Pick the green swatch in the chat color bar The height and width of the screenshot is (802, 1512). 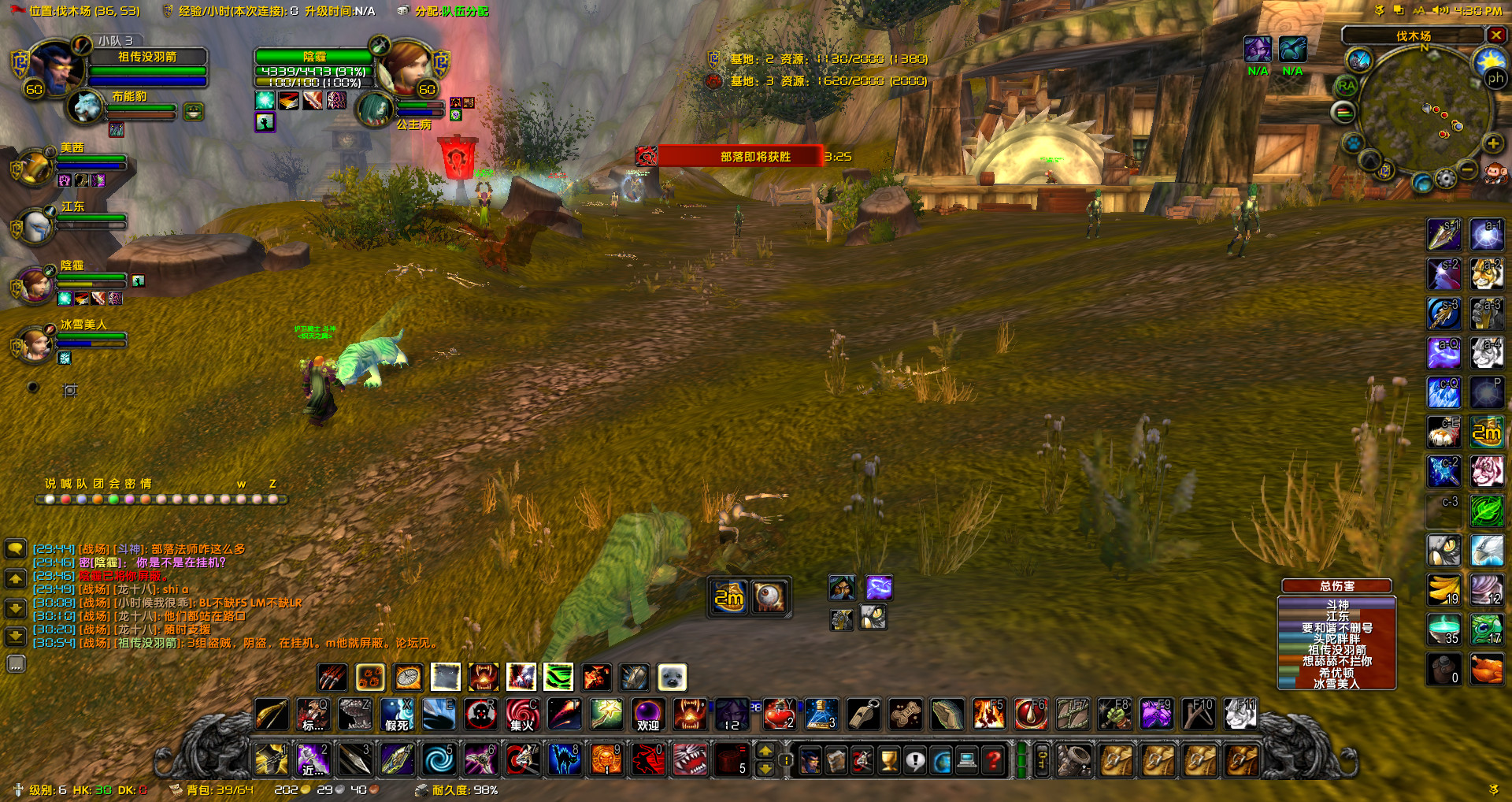point(113,499)
